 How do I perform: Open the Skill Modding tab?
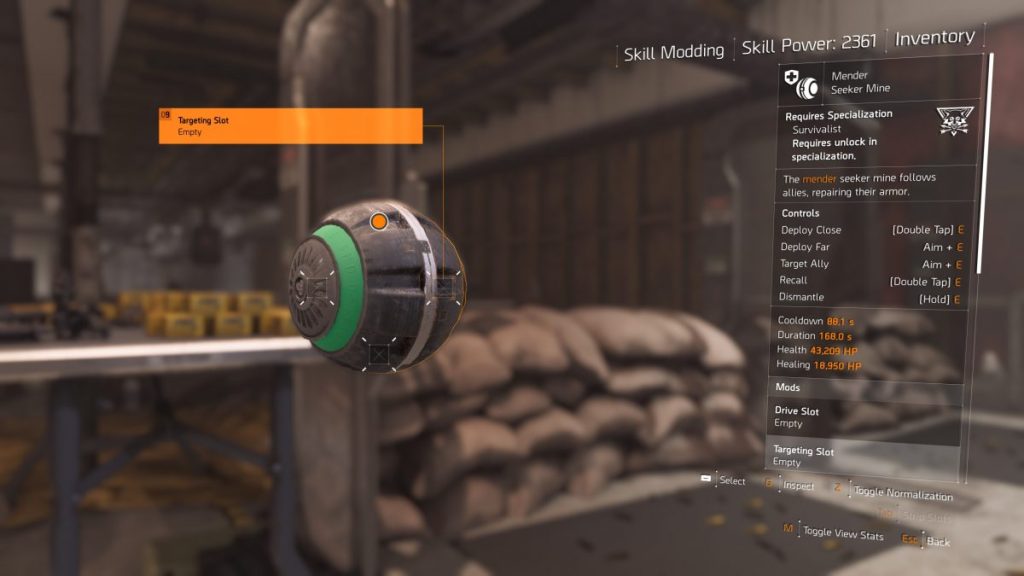click(673, 52)
